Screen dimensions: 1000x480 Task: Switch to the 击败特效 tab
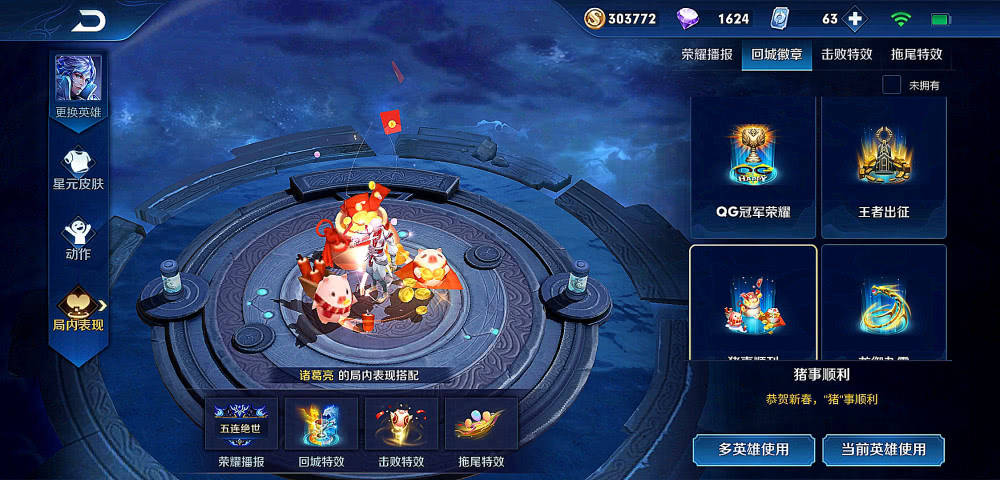coord(846,55)
